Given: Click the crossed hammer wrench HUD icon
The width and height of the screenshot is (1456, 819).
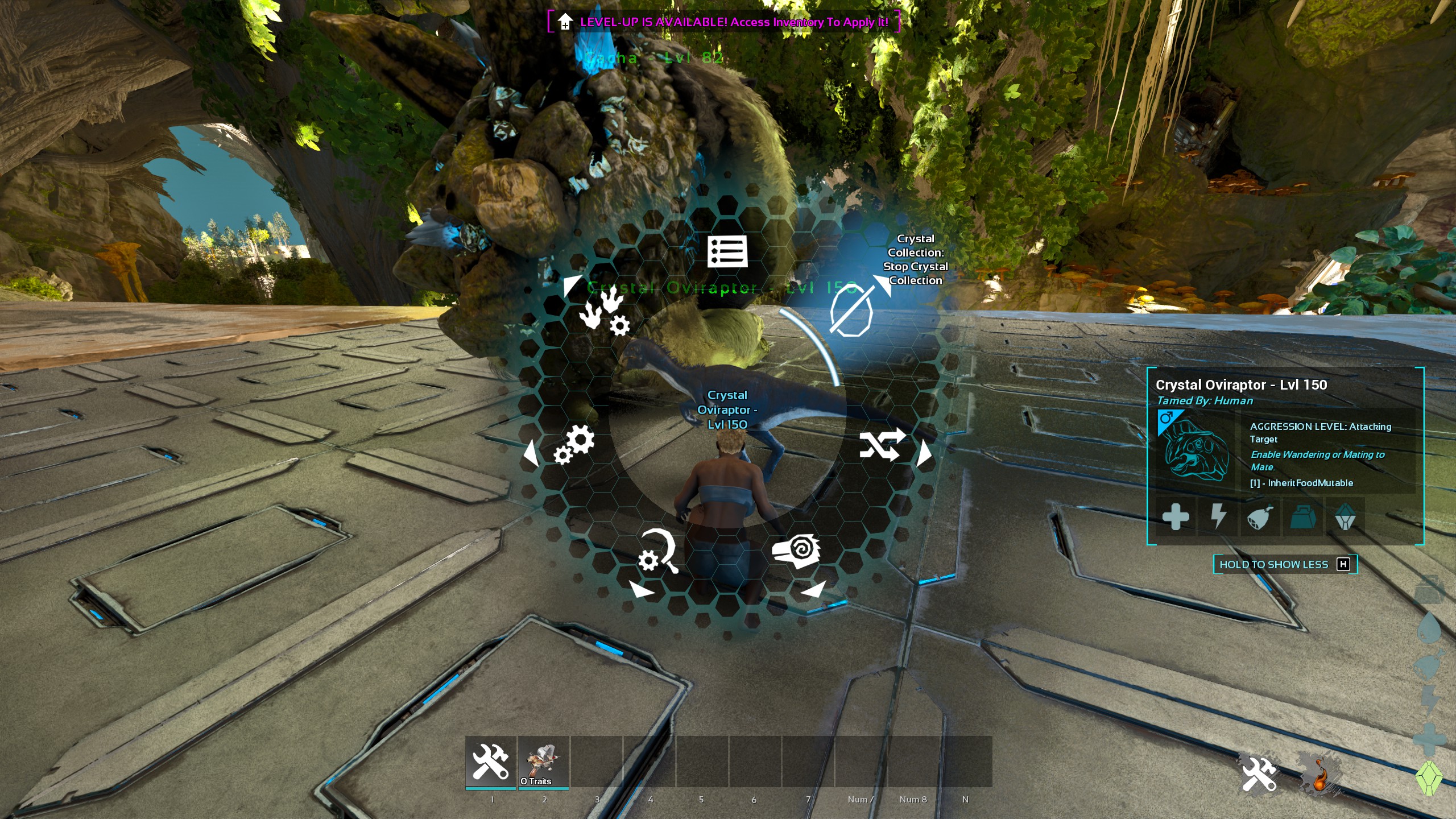Looking at the screenshot, I should pos(1259,773).
